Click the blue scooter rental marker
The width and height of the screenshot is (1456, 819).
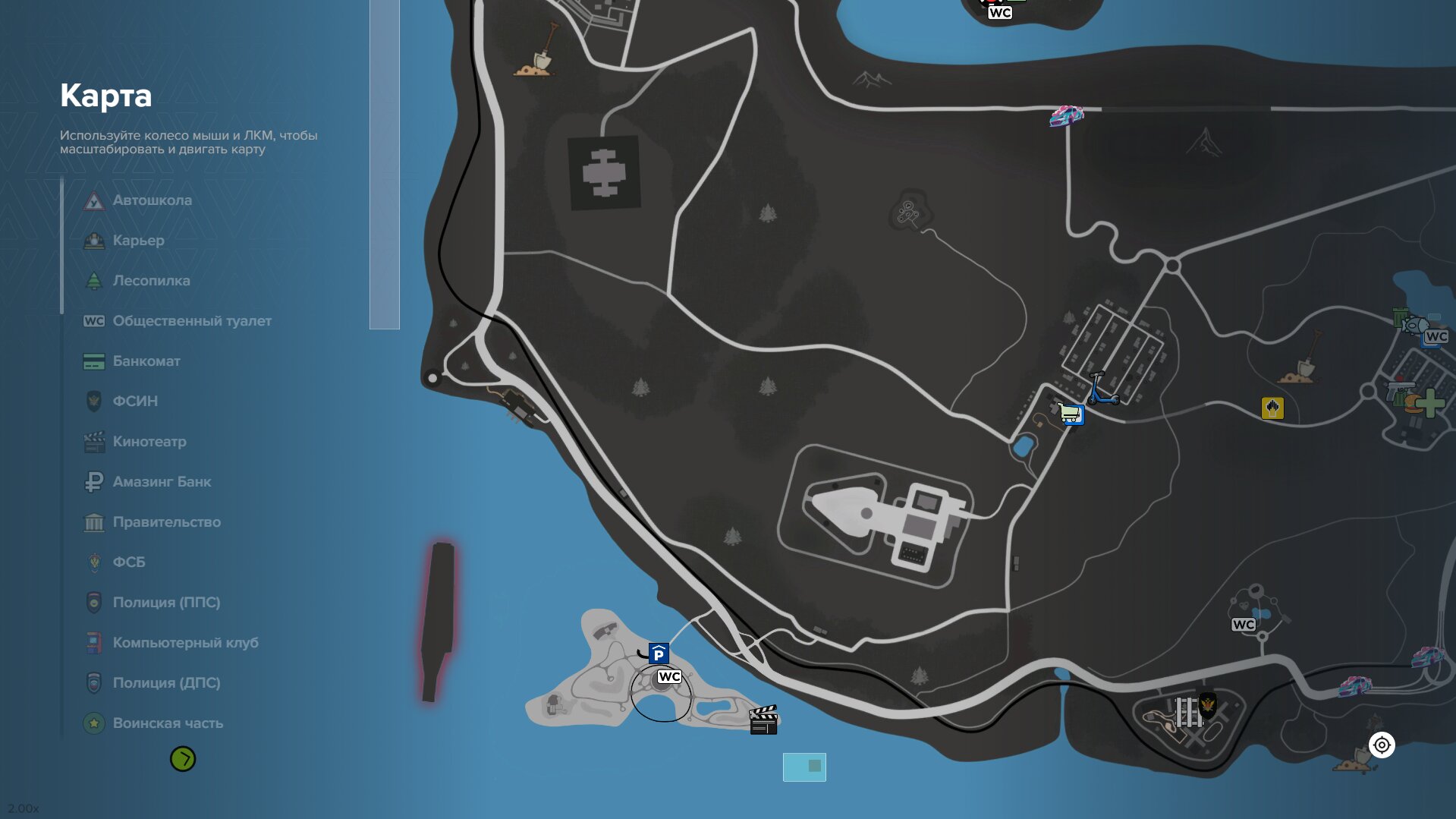pyautogui.click(x=1102, y=389)
